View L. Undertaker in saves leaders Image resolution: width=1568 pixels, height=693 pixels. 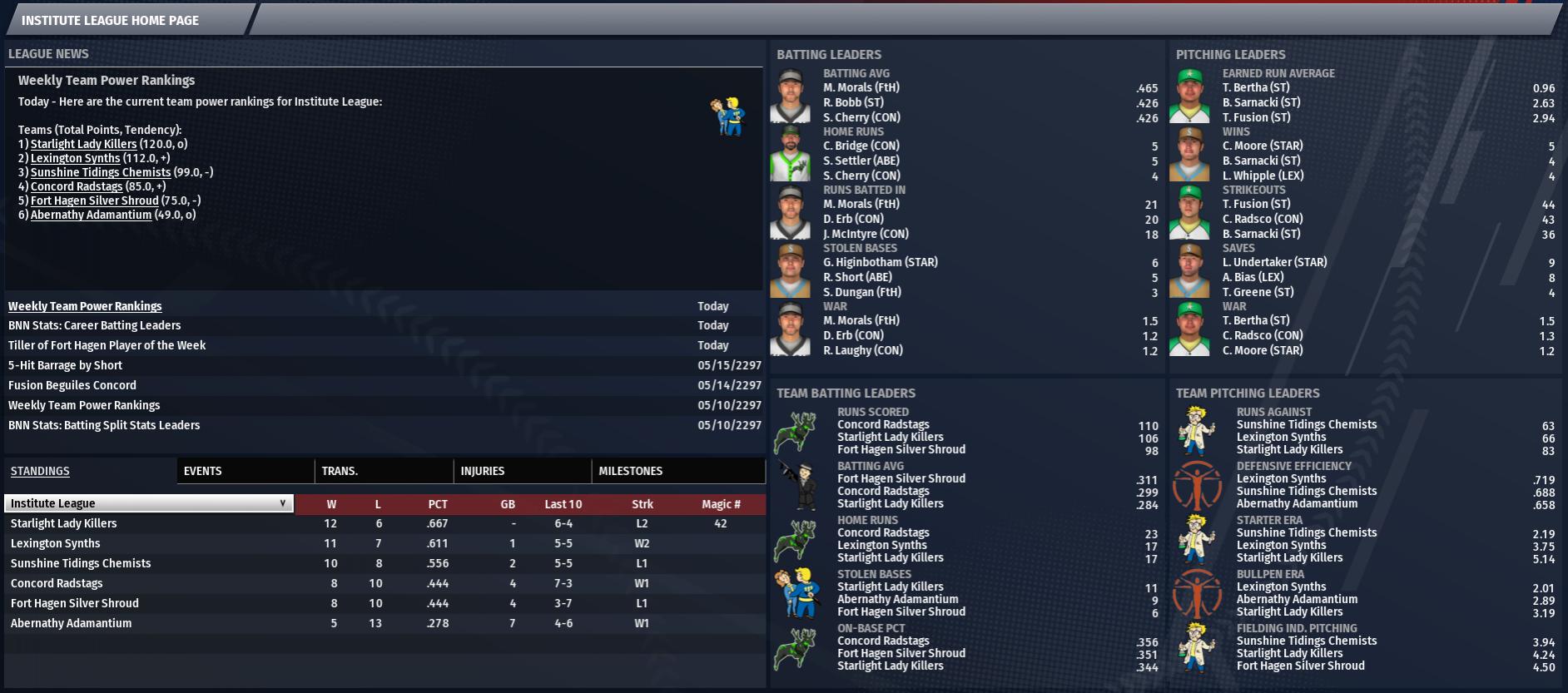tap(1274, 262)
